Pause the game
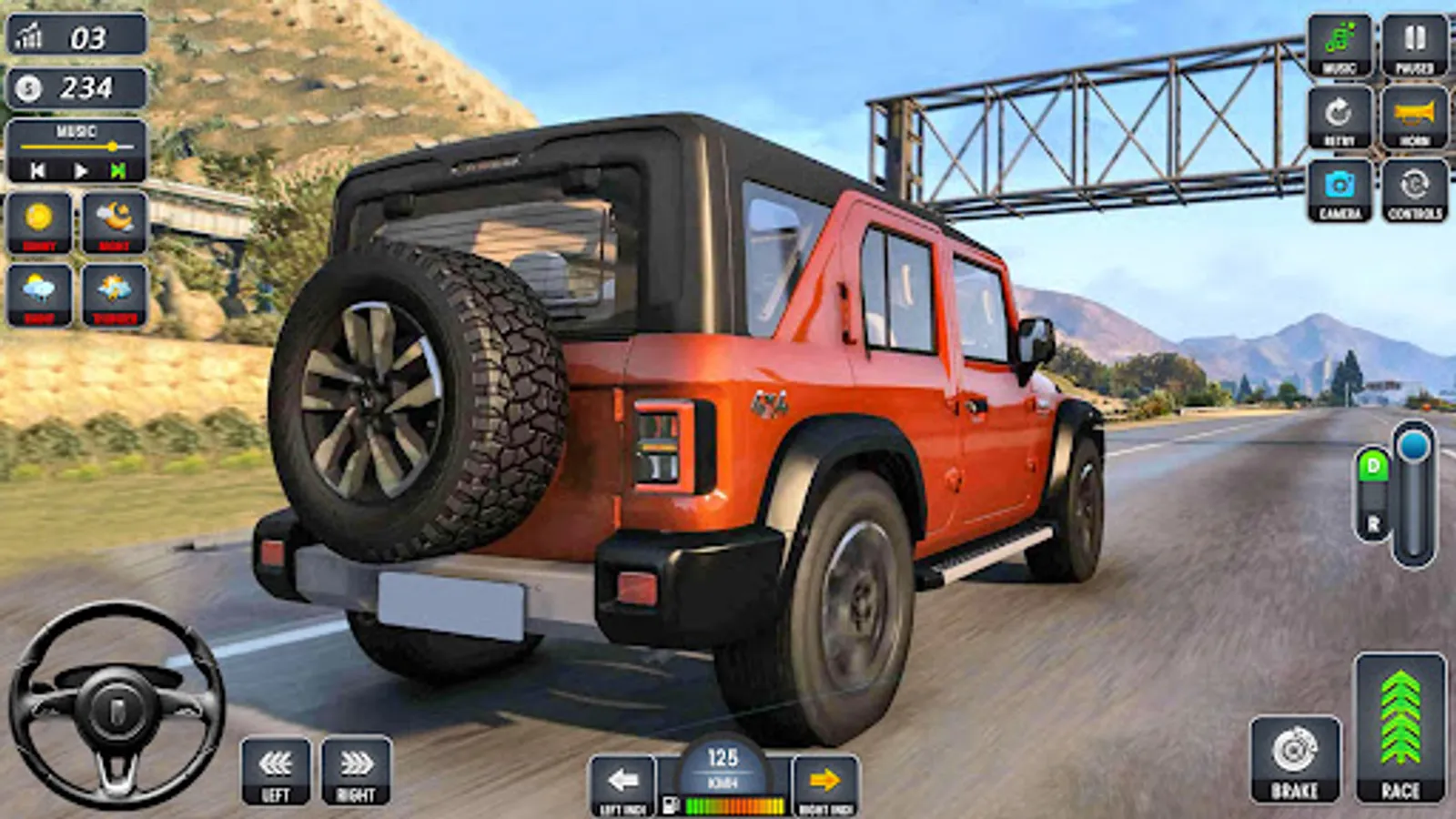 (x=1412, y=43)
